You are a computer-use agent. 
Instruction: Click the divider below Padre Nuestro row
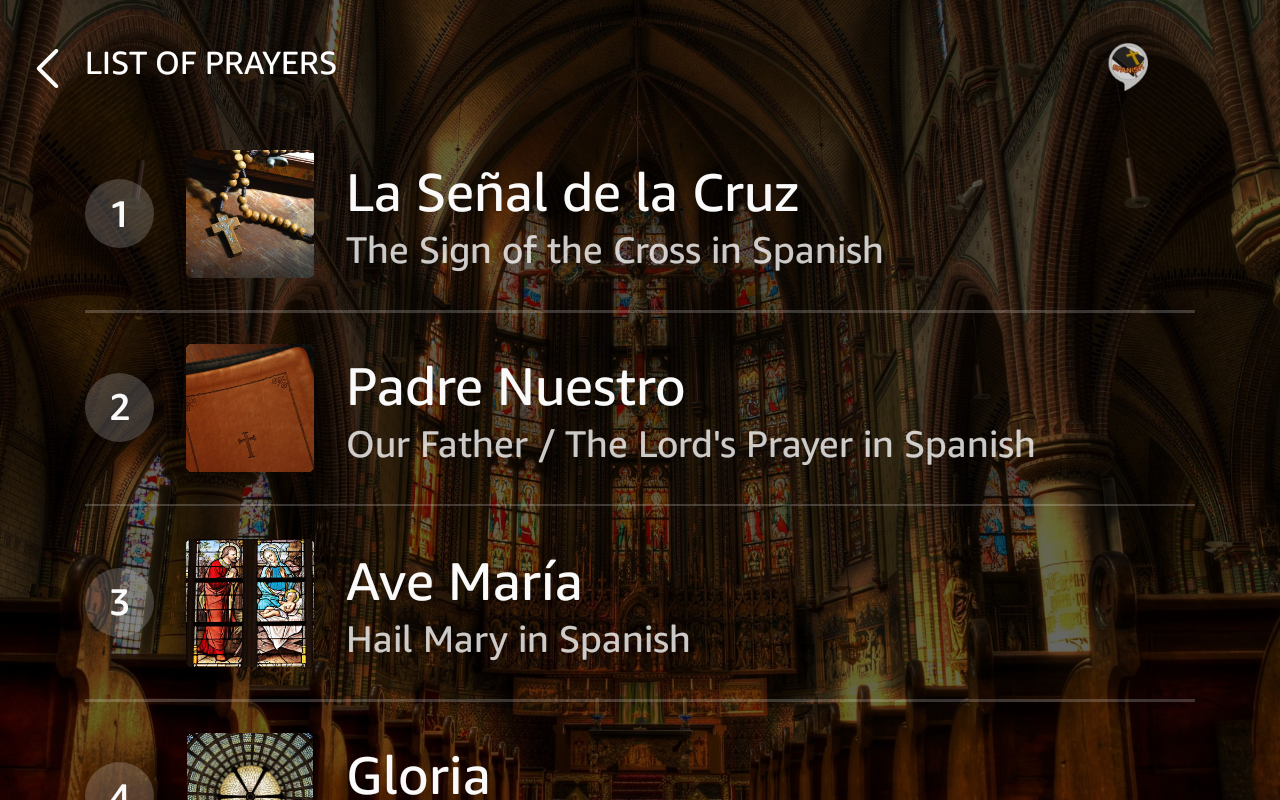[640, 508]
